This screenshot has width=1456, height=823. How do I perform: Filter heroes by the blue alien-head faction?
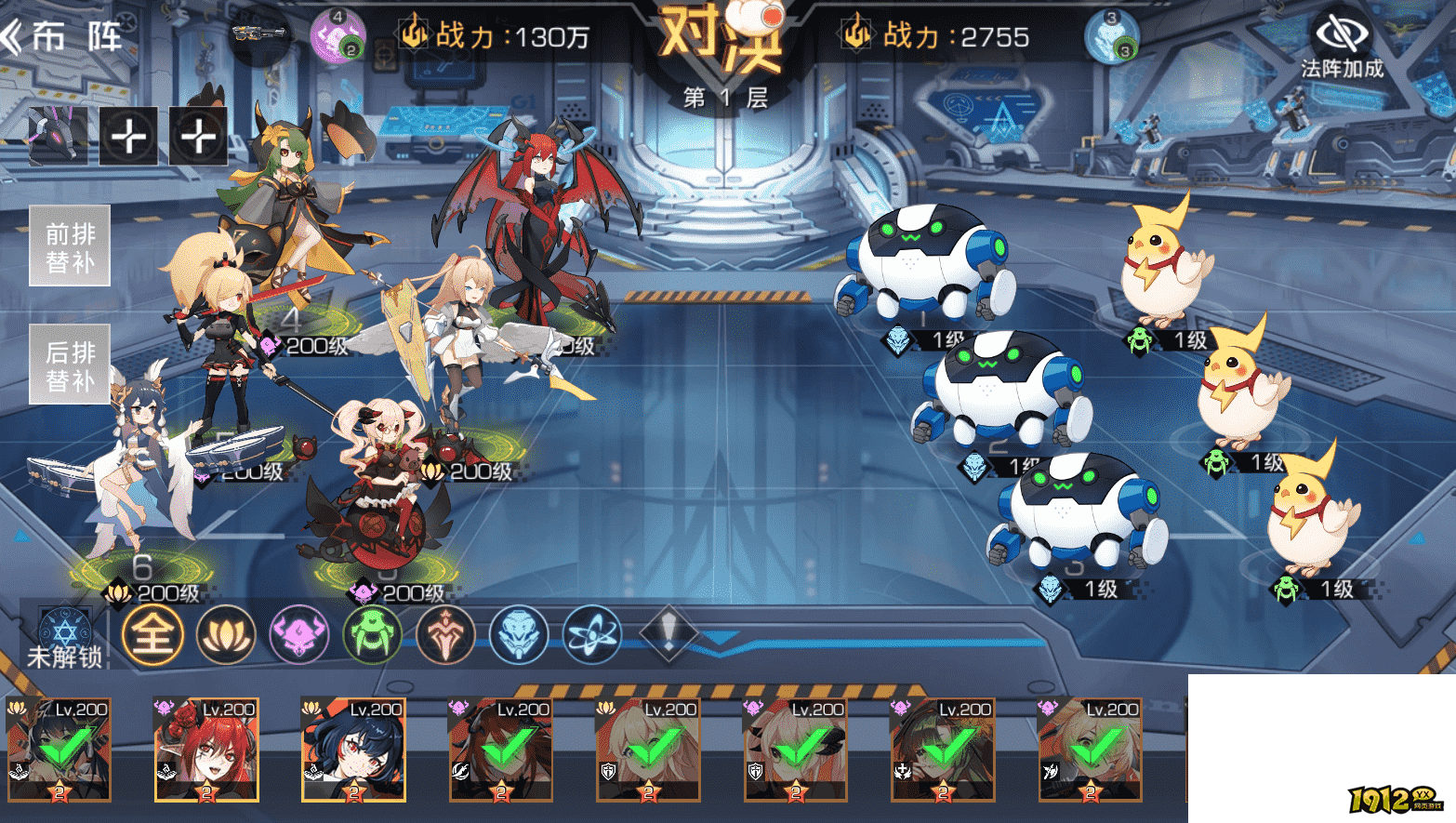(519, 636)
